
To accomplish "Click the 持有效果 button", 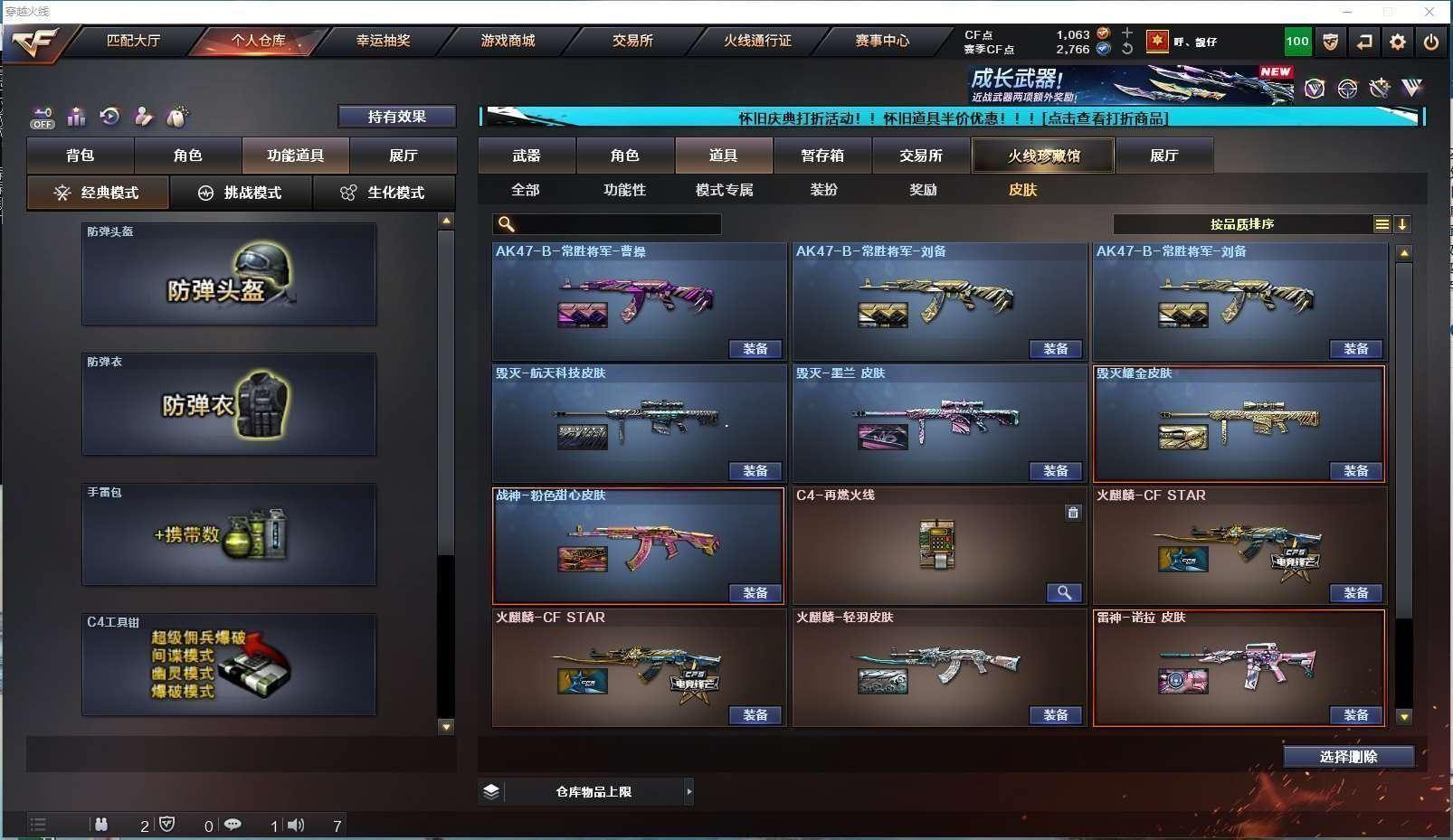I will 396,117.
